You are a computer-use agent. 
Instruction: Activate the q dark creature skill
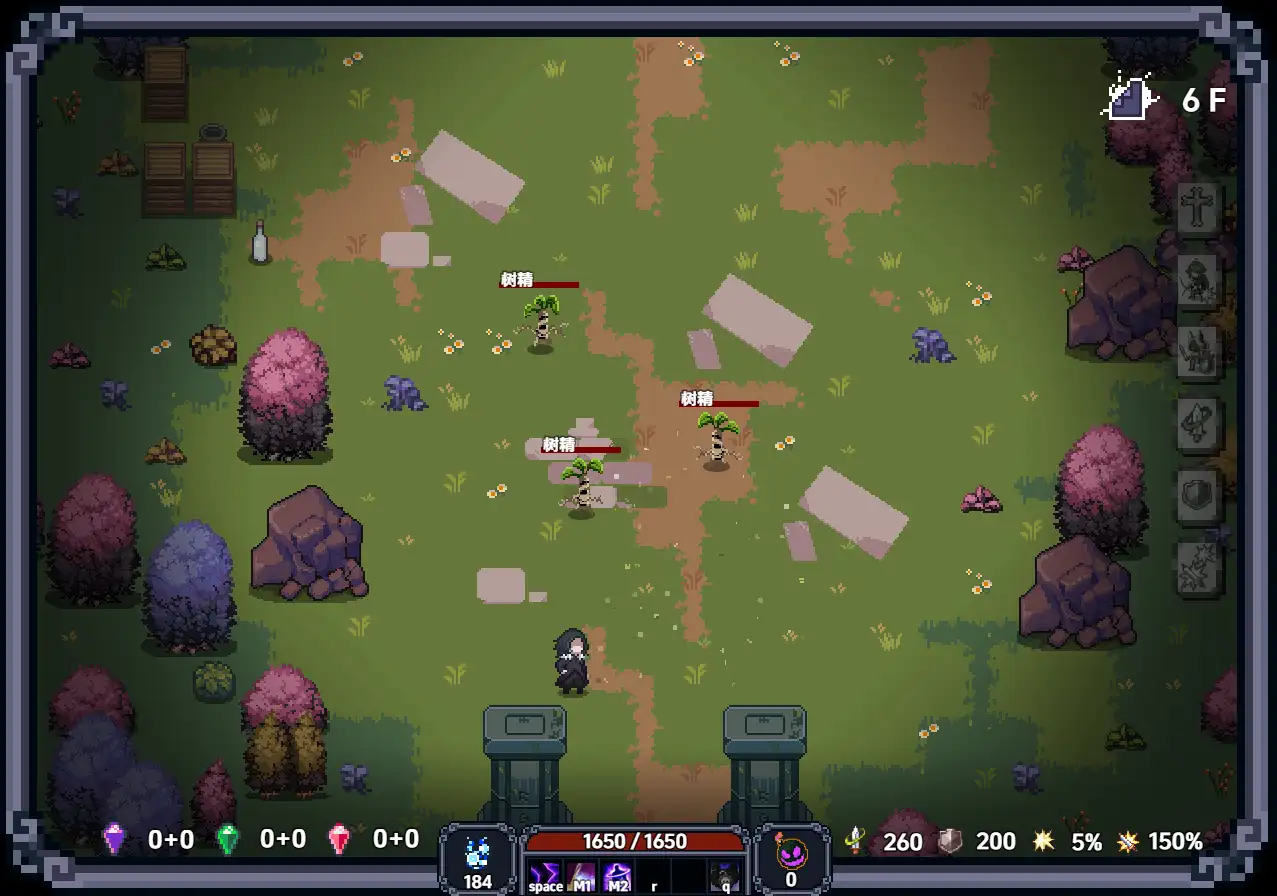point(725,876)
